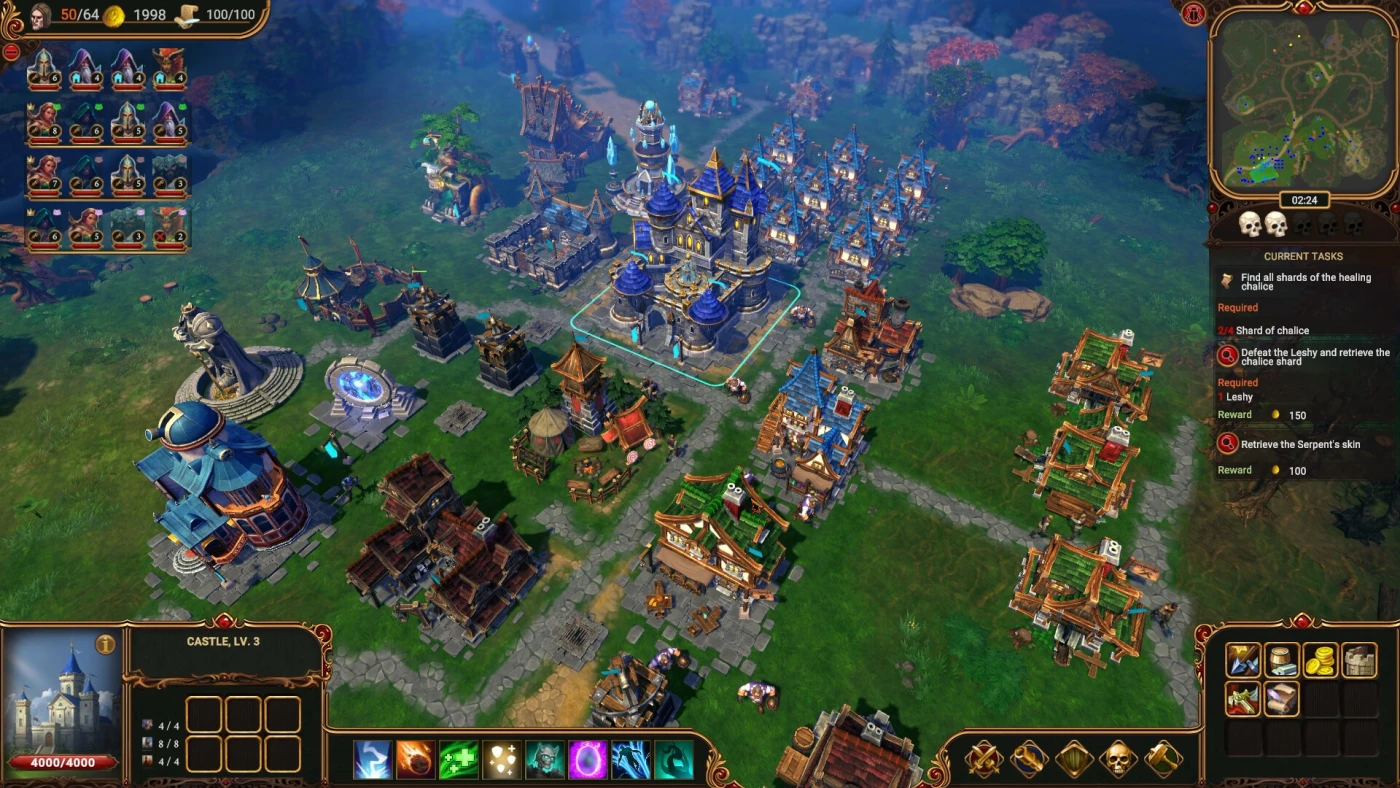
Task: Use the golden shields blessing spell
Action: coord(502,760)
